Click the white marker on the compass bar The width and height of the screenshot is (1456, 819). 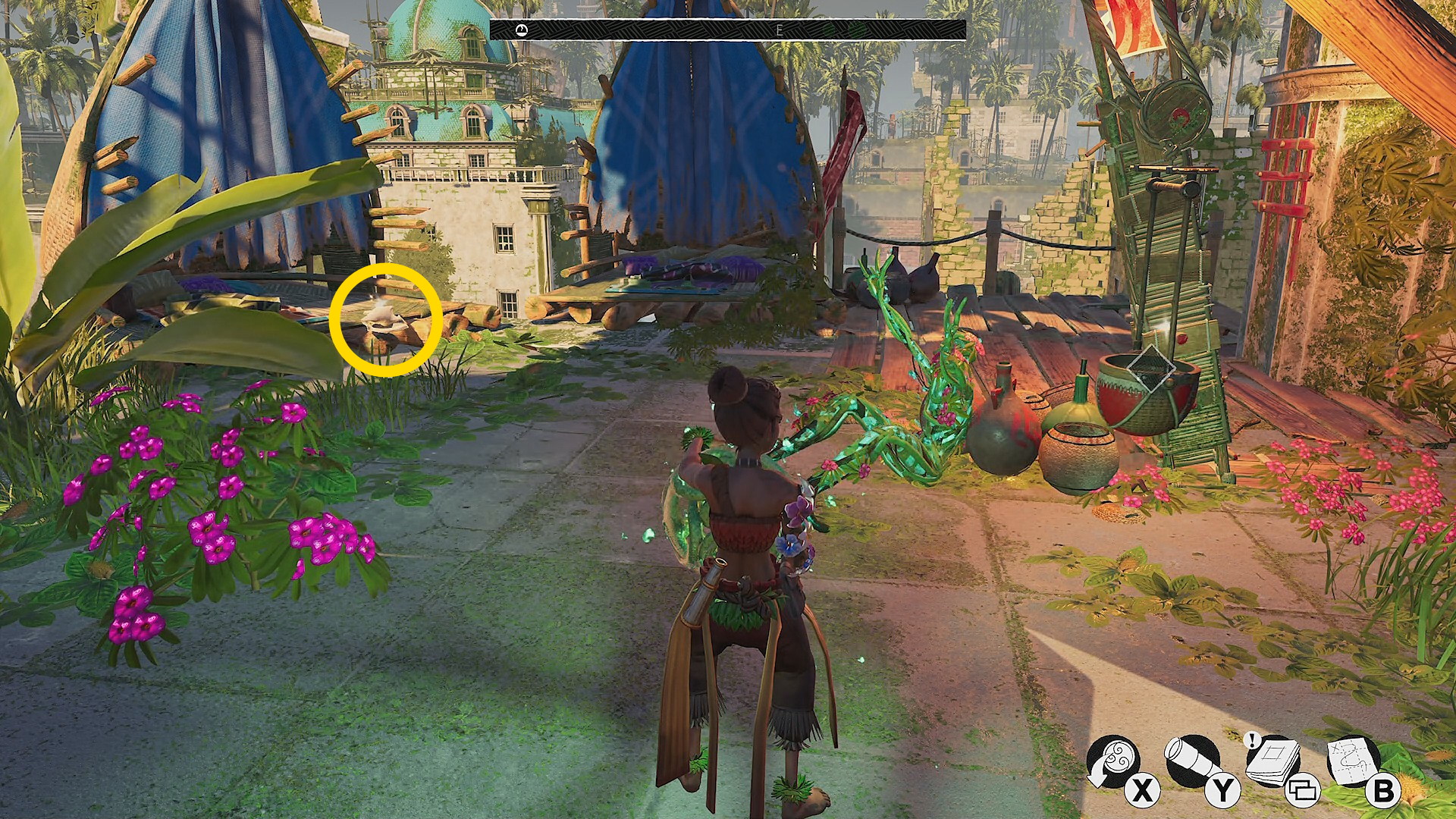click(522, 30)
